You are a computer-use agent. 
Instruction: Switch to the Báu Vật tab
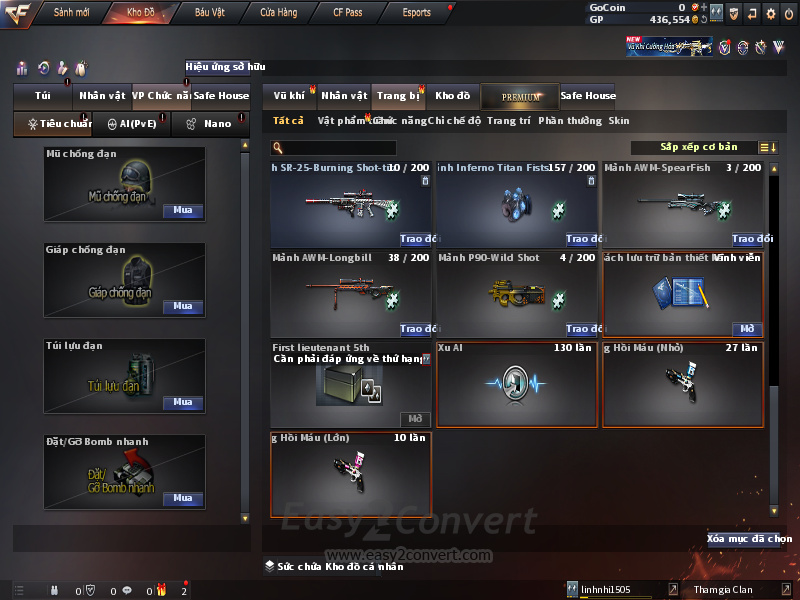[x=209, y=13]
